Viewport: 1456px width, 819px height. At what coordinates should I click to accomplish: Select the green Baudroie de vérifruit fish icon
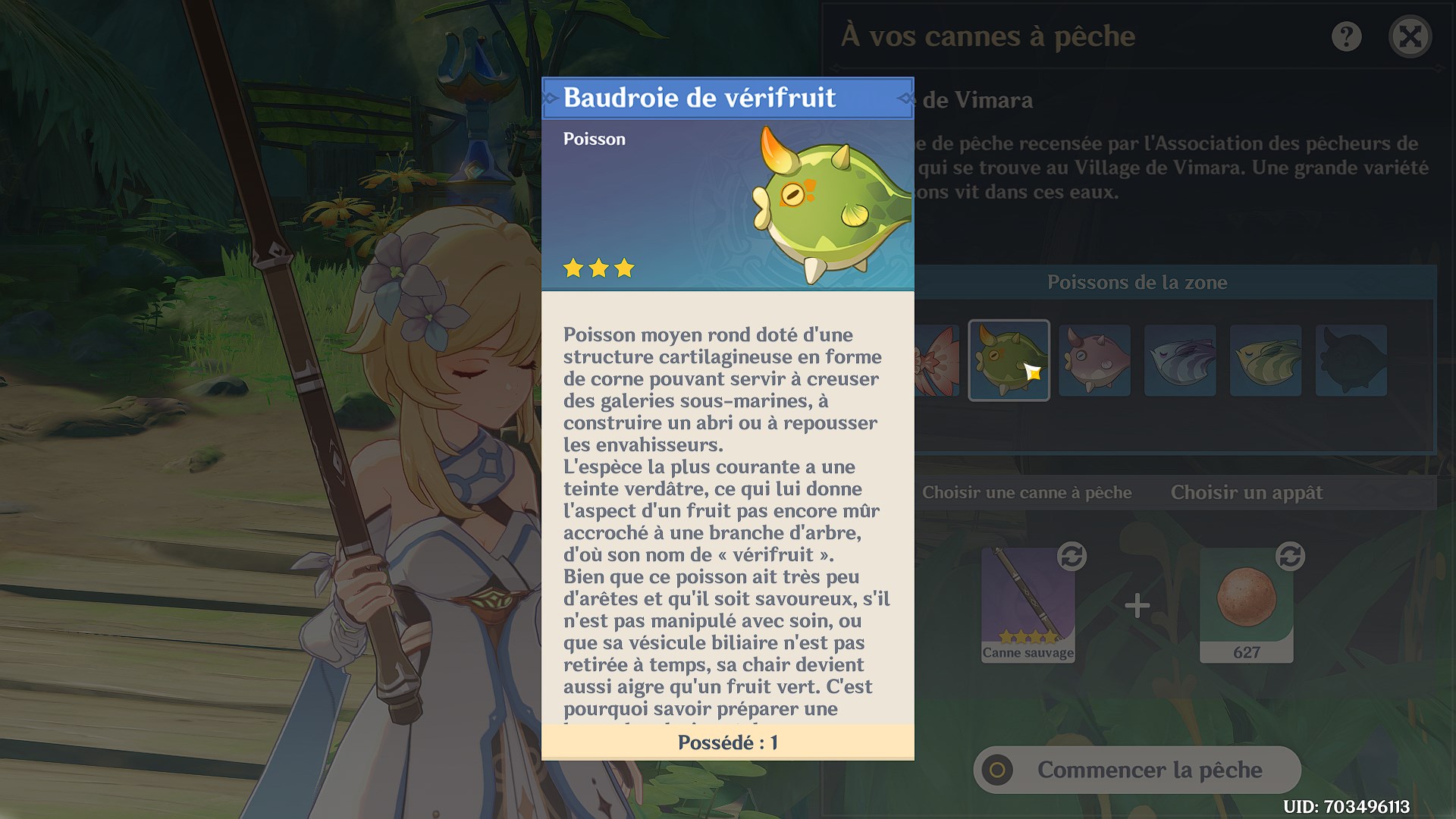1009,360
